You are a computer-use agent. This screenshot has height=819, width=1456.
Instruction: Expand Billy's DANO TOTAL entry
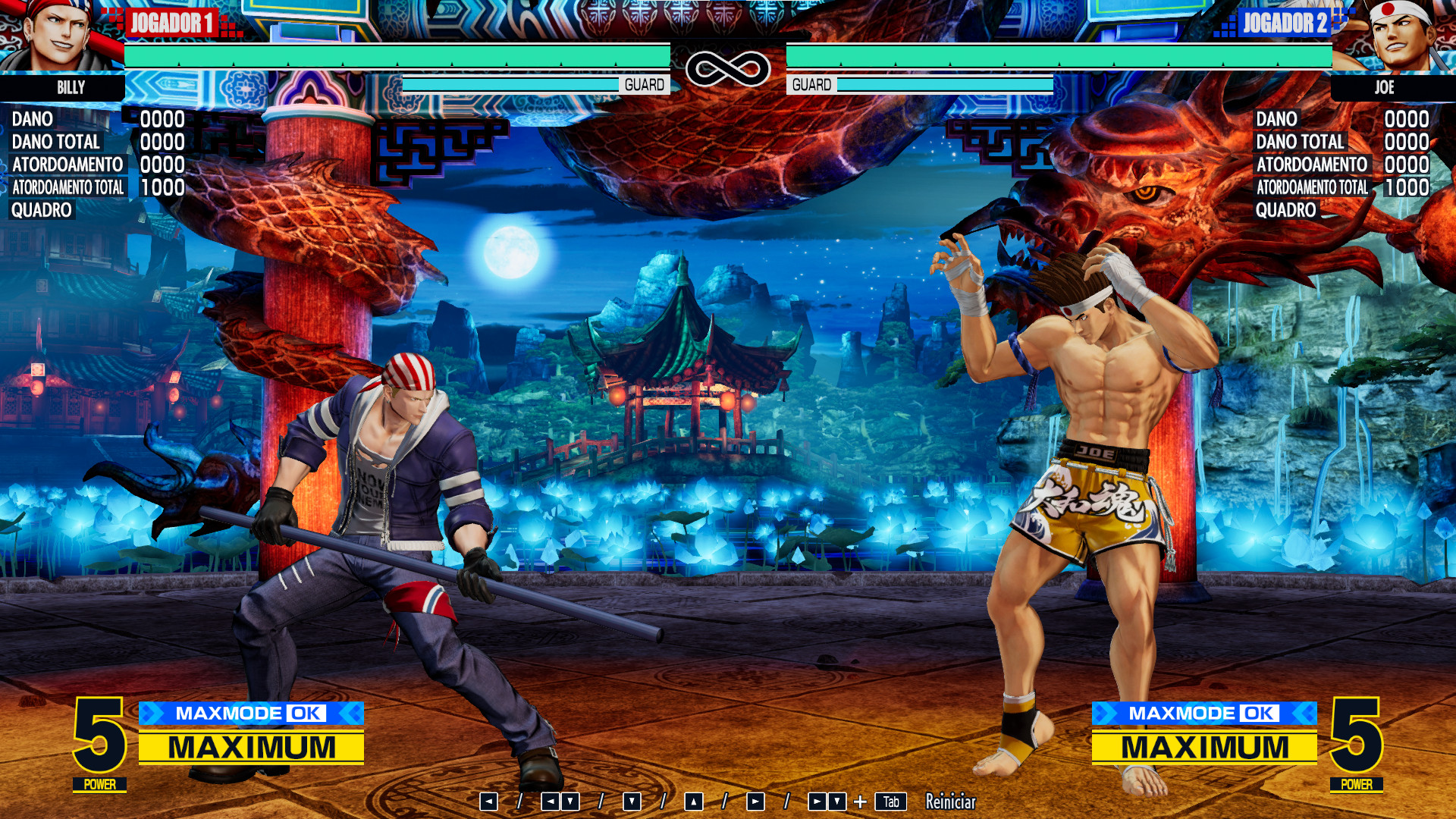point(55,142)
